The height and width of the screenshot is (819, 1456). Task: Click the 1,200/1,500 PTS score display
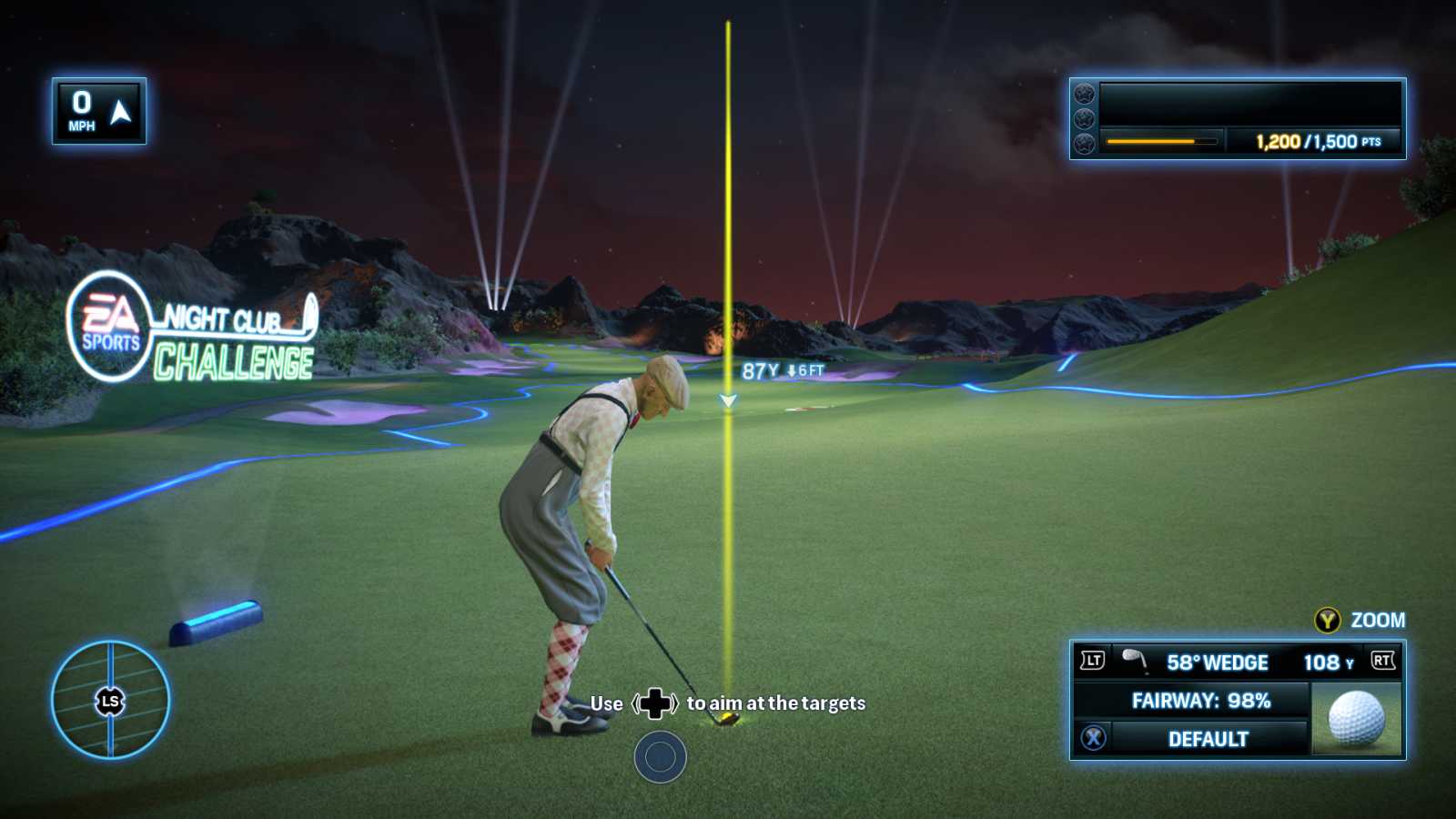(x=1318, y=142)
